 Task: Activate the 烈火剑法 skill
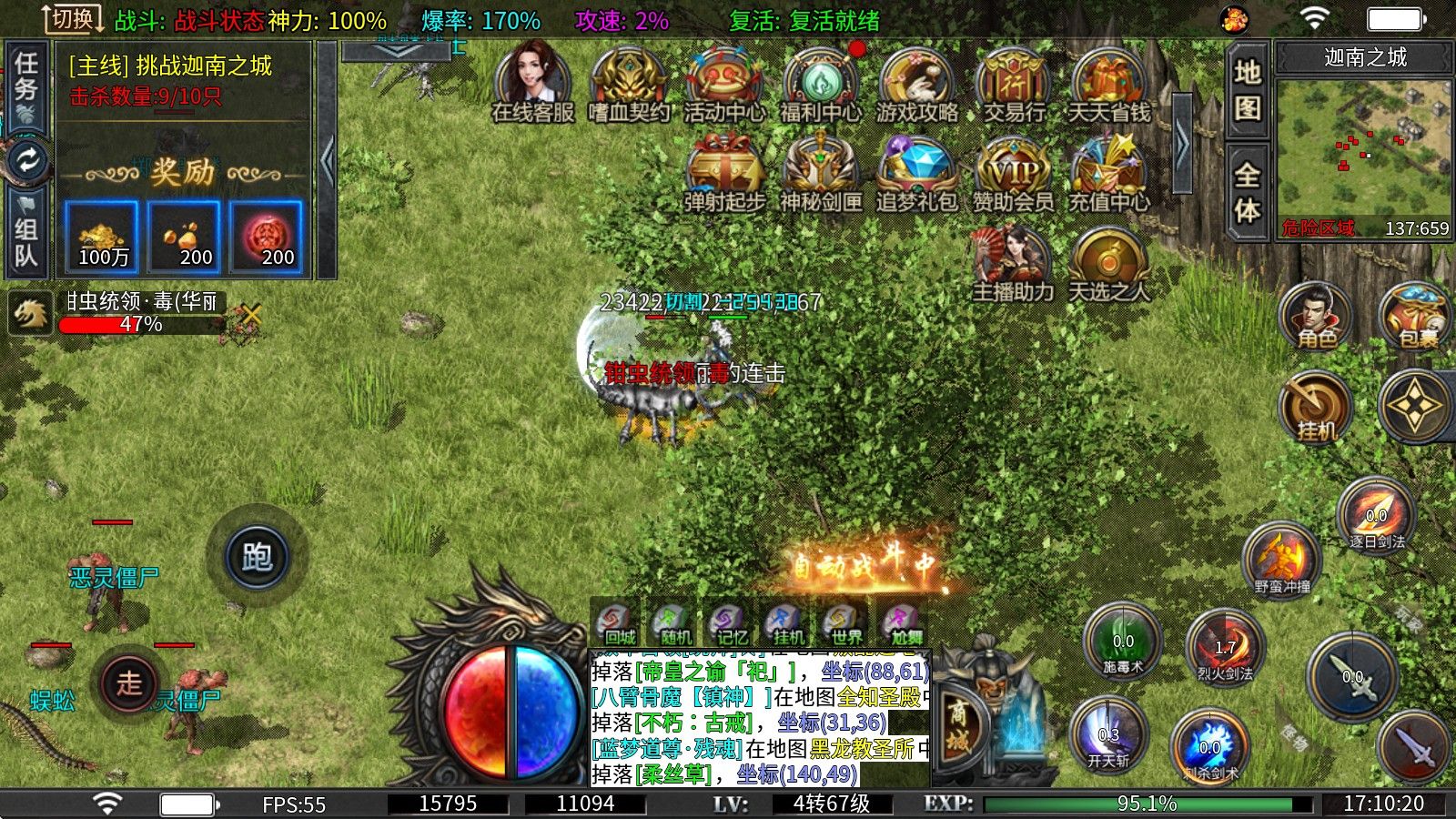coord(1225,644)
